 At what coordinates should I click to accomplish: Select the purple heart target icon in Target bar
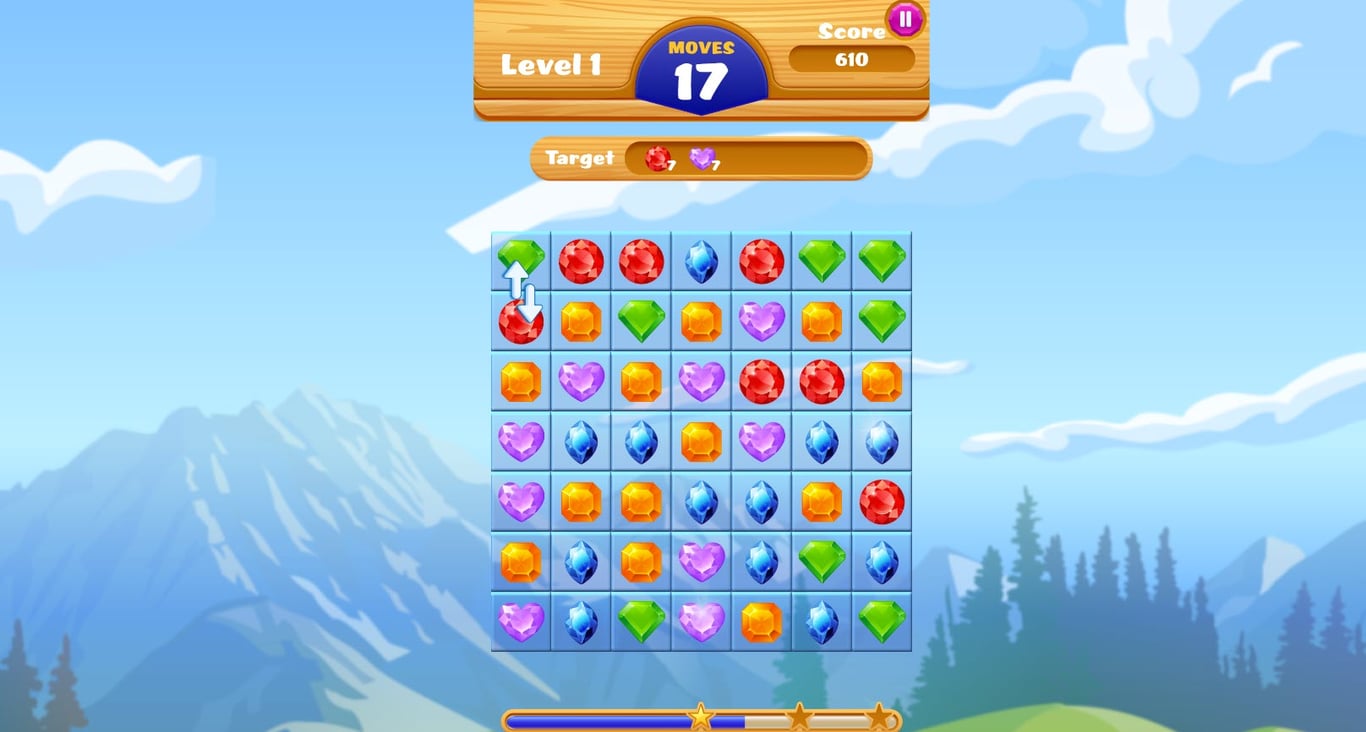(x=702, y=158)
